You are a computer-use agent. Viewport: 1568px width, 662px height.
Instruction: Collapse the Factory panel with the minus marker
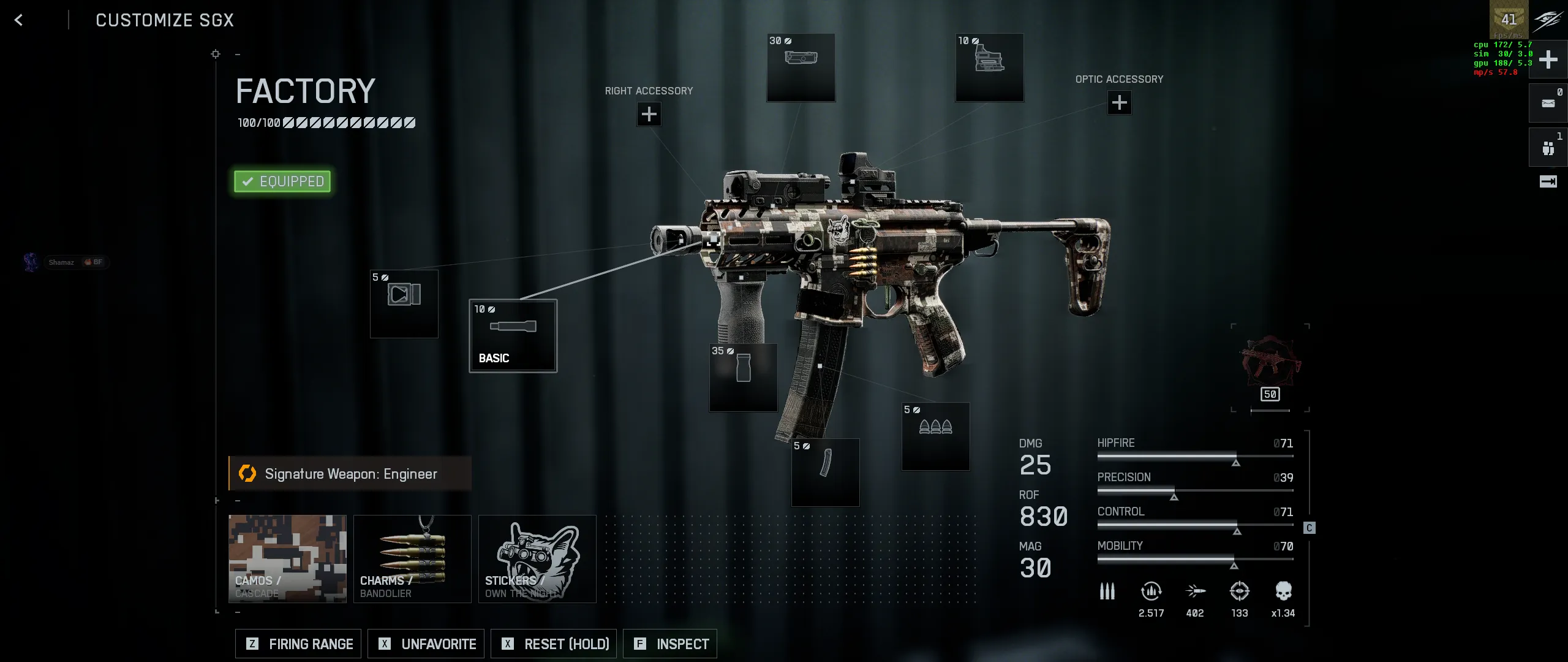point(238,54)
